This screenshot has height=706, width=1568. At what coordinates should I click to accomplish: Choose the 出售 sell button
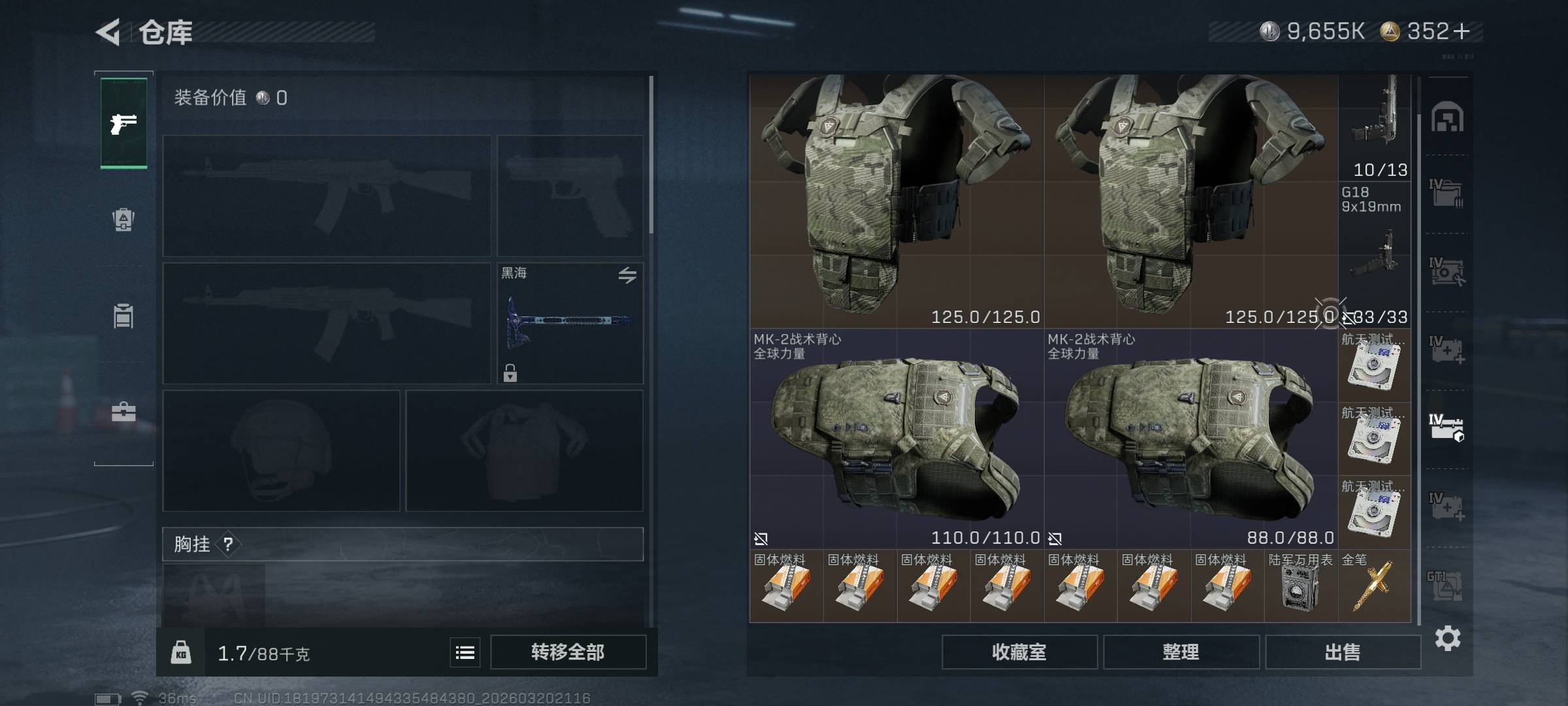pyautogui.click(x=1343, y=652)
